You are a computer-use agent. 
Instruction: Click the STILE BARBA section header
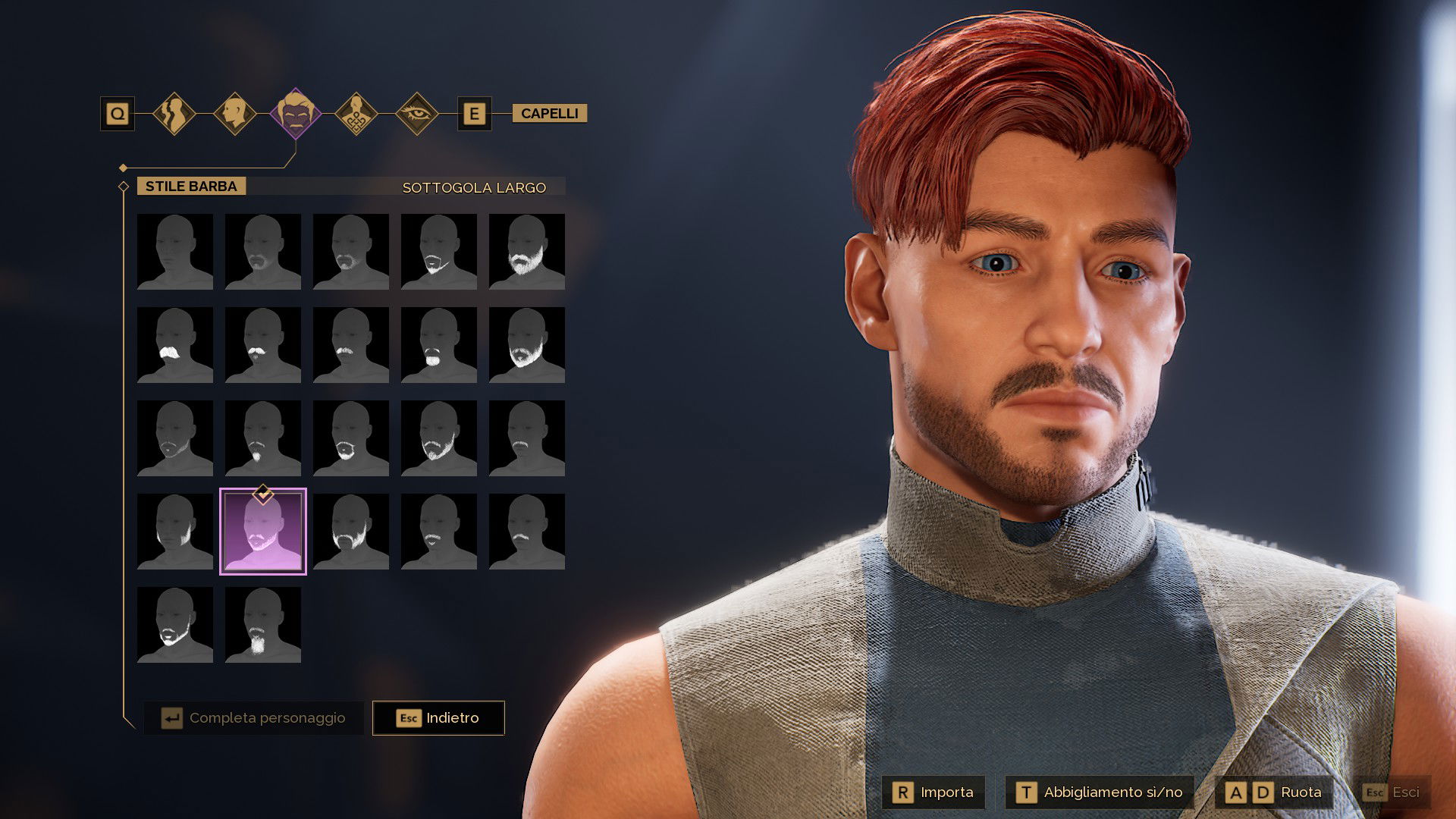tap(191, 187)
